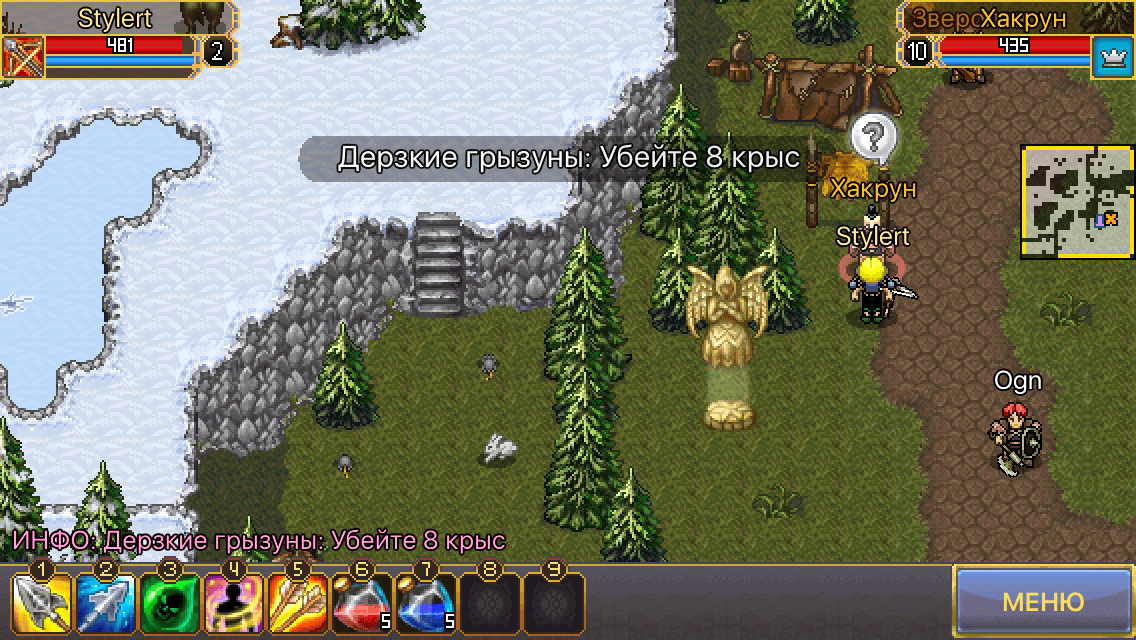Tap the crown icon on the target frame
The image size is (1136, 640).
tap(1110, 52)
